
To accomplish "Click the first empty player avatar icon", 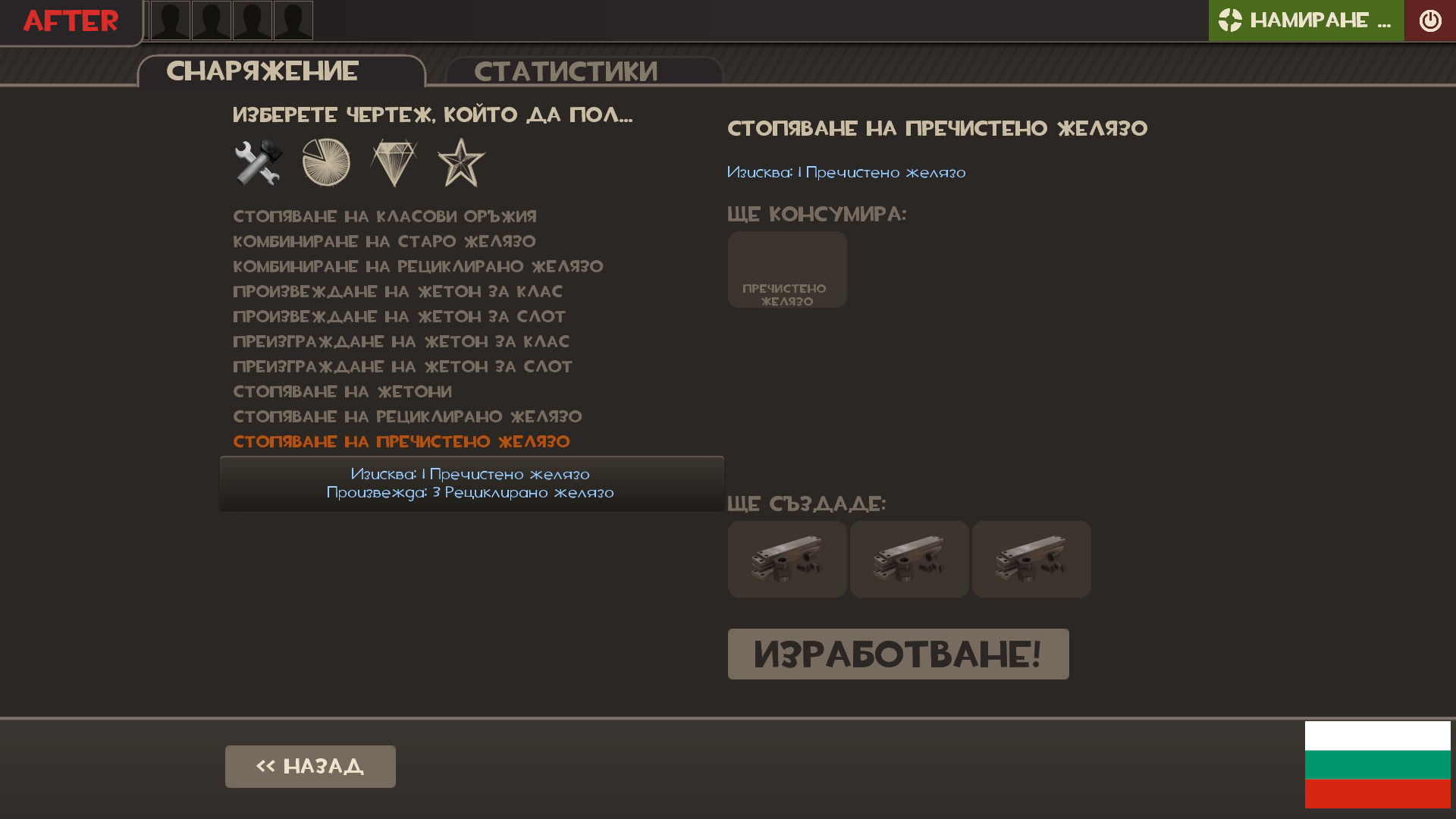I will click(170, 20).
